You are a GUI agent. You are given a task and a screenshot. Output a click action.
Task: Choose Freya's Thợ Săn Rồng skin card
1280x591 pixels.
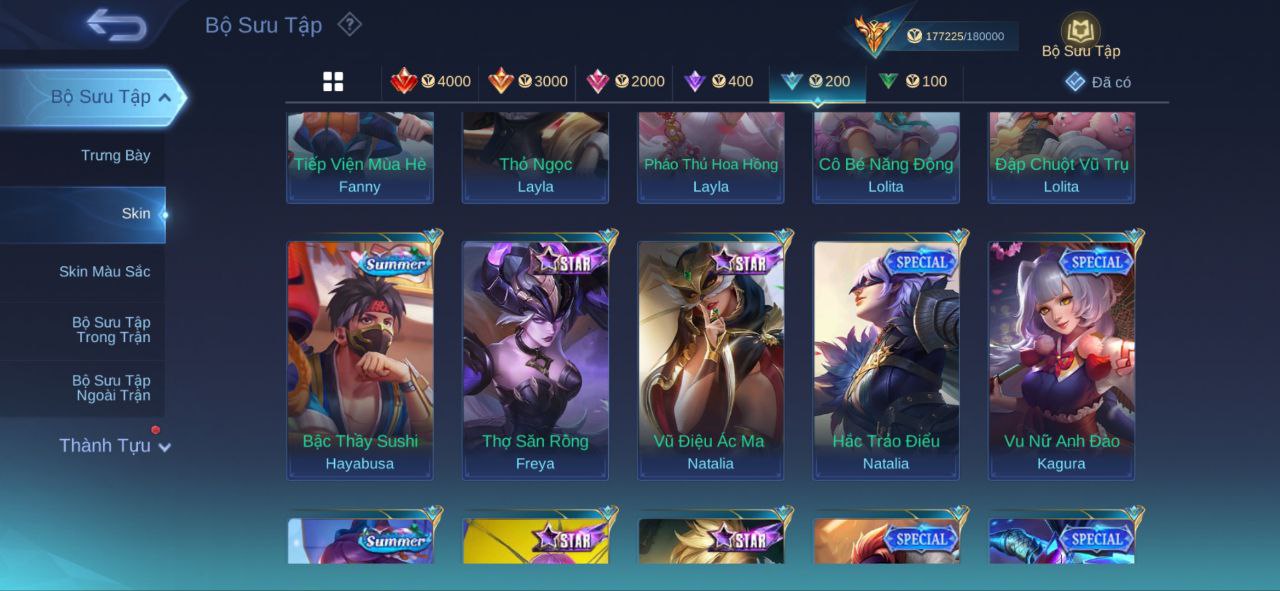pos(535,360)
